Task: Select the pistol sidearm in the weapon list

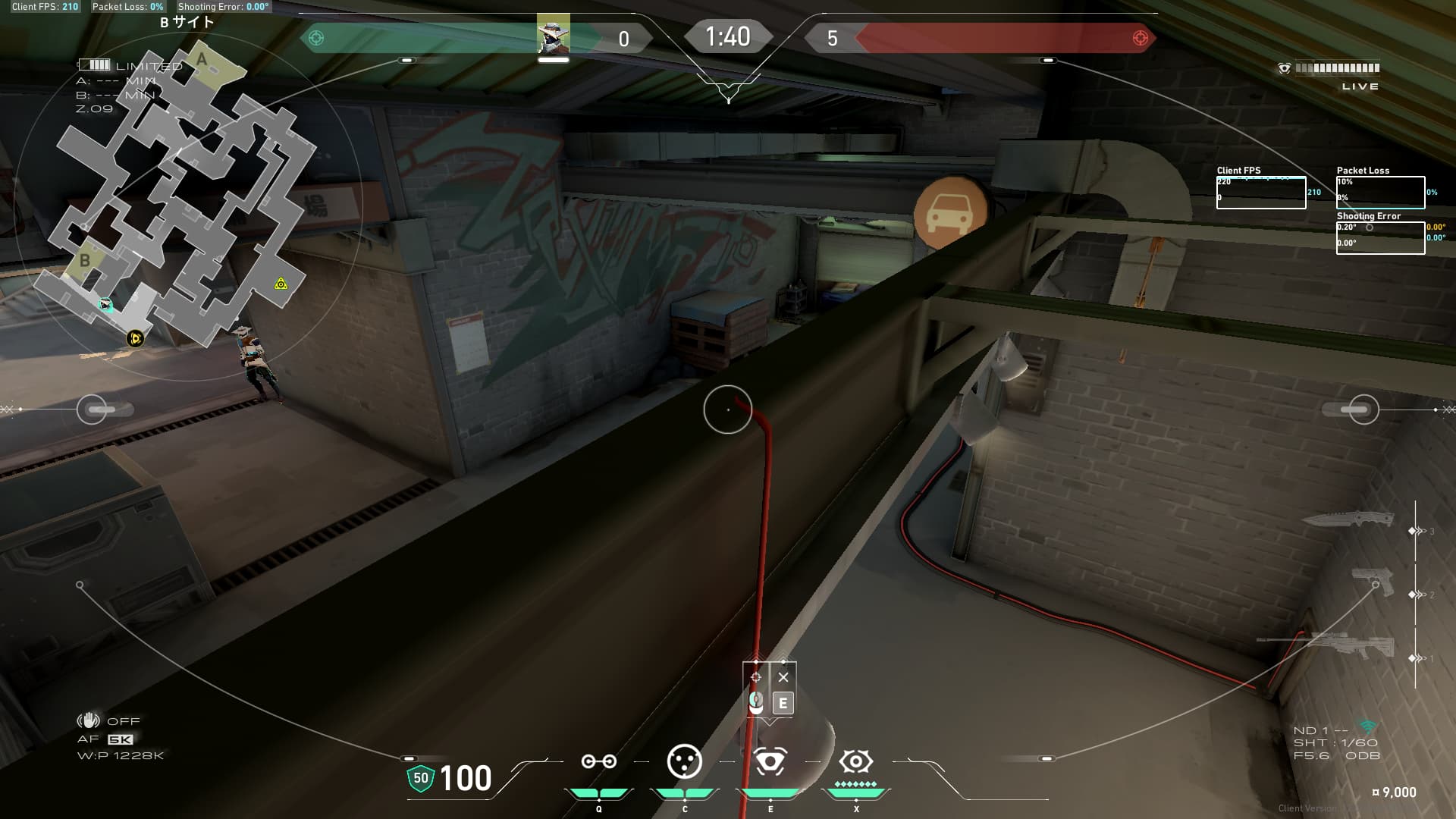Action: coord(1373,582)
